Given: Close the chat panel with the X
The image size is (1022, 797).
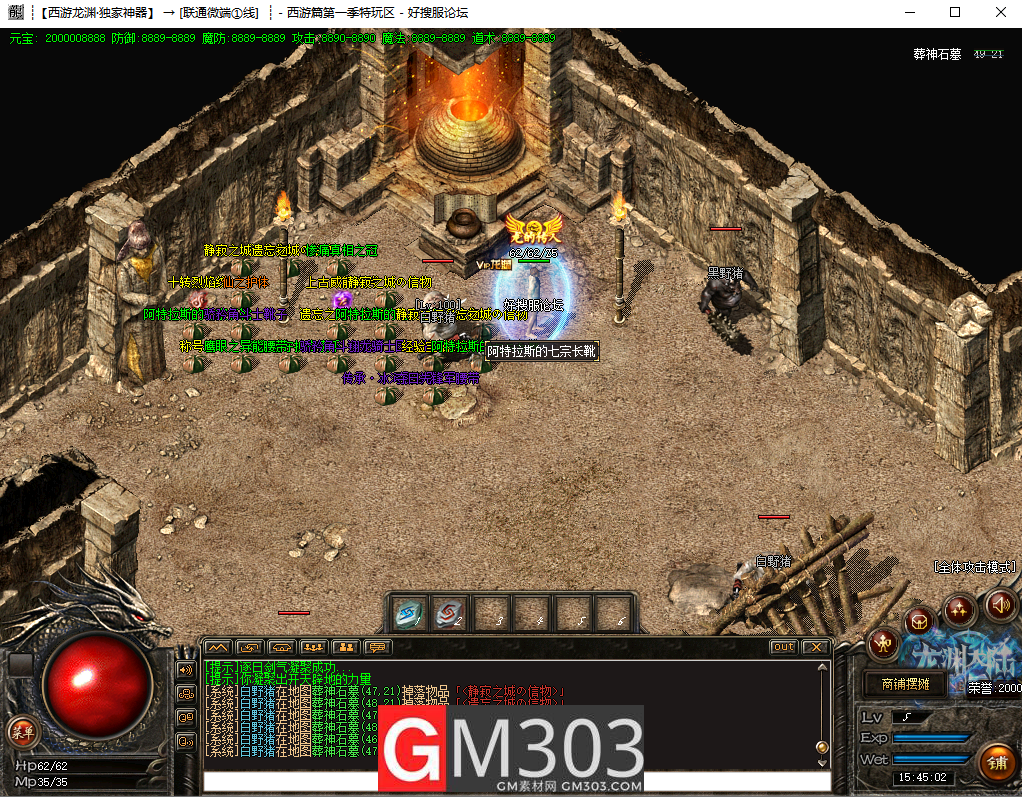Looking at the screenshot, I should [815, 647].
